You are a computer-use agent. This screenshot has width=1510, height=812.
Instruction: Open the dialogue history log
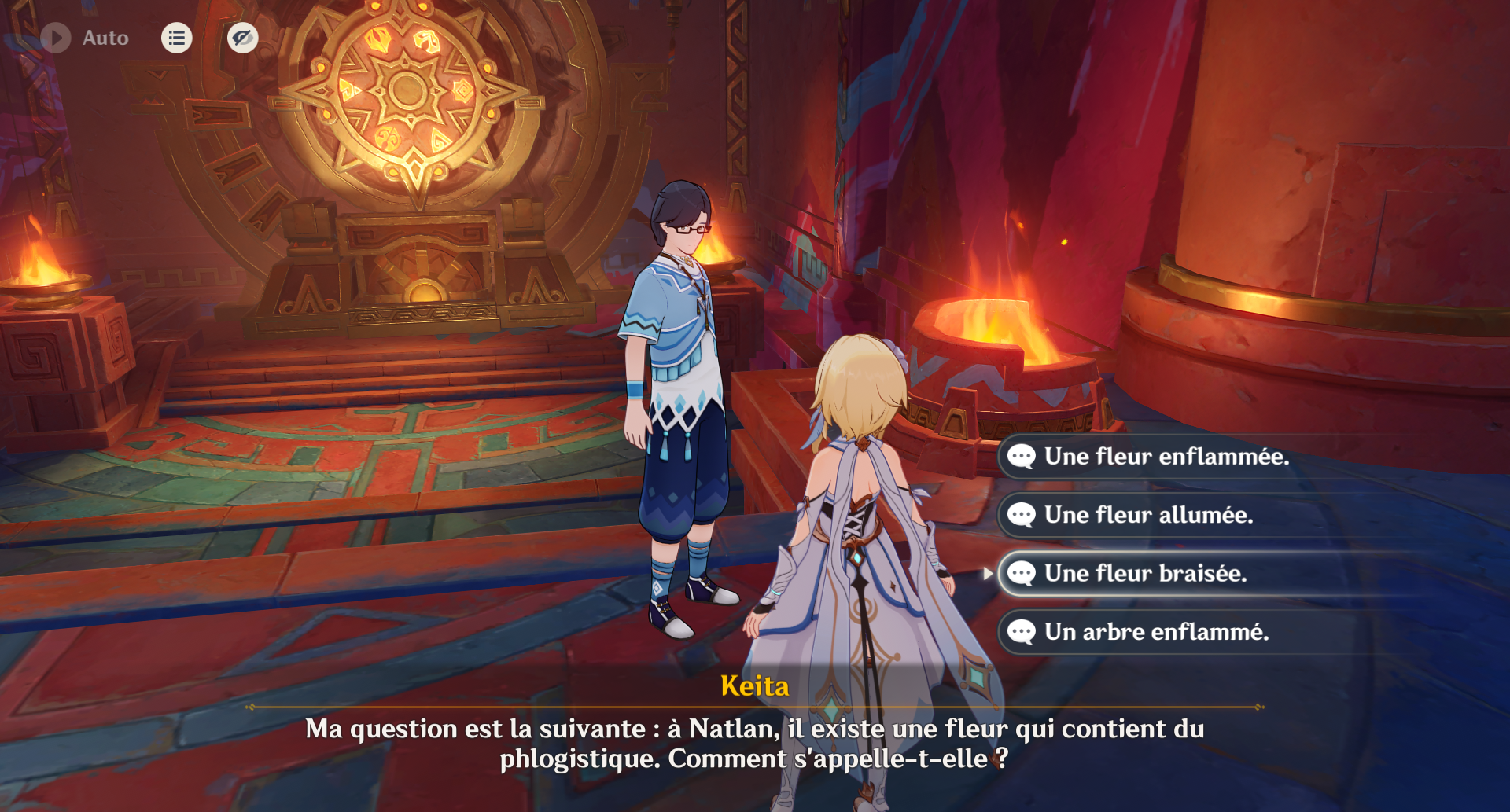point(177,38)
